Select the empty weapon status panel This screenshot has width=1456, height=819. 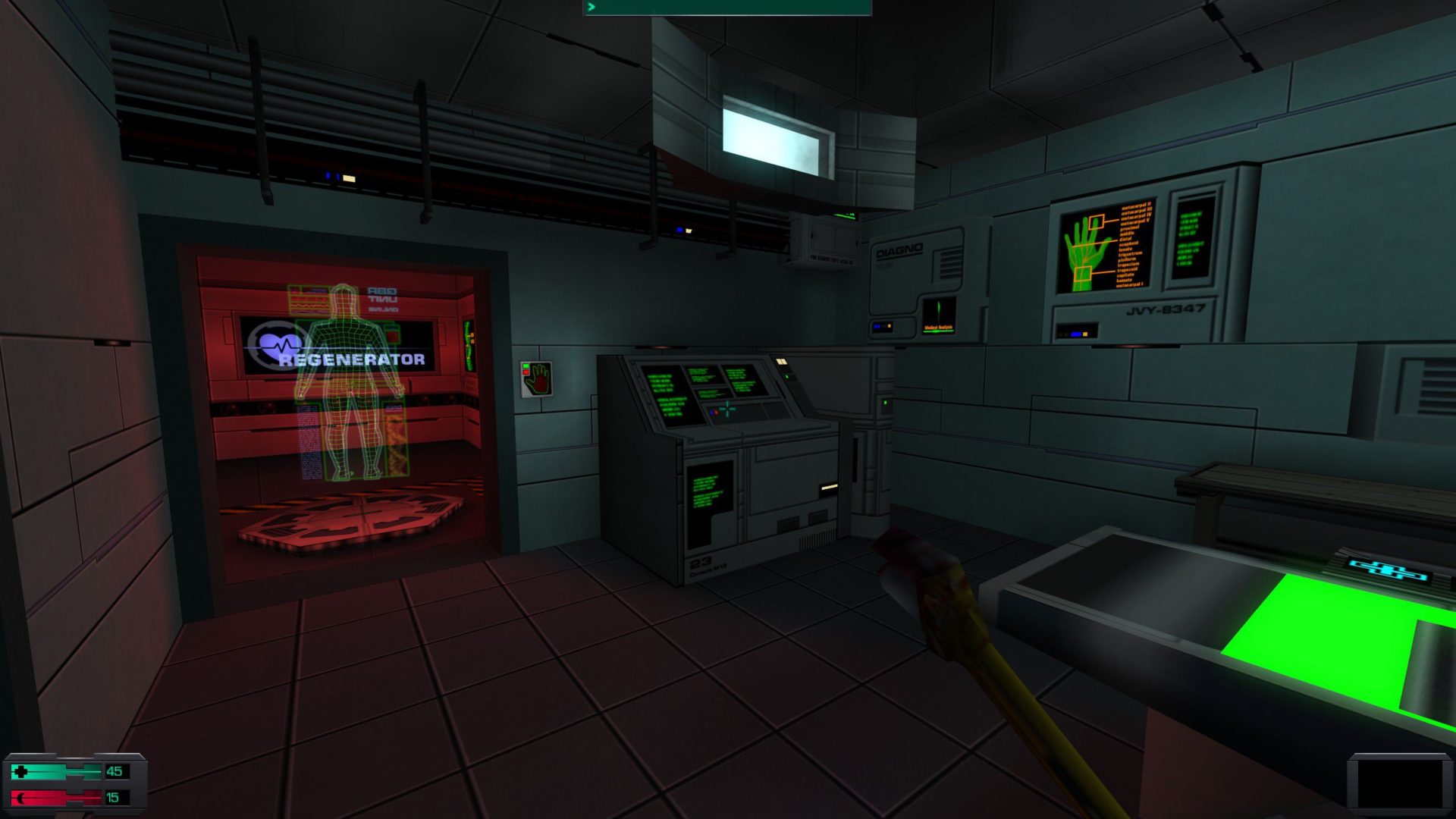pos(1399,783)
